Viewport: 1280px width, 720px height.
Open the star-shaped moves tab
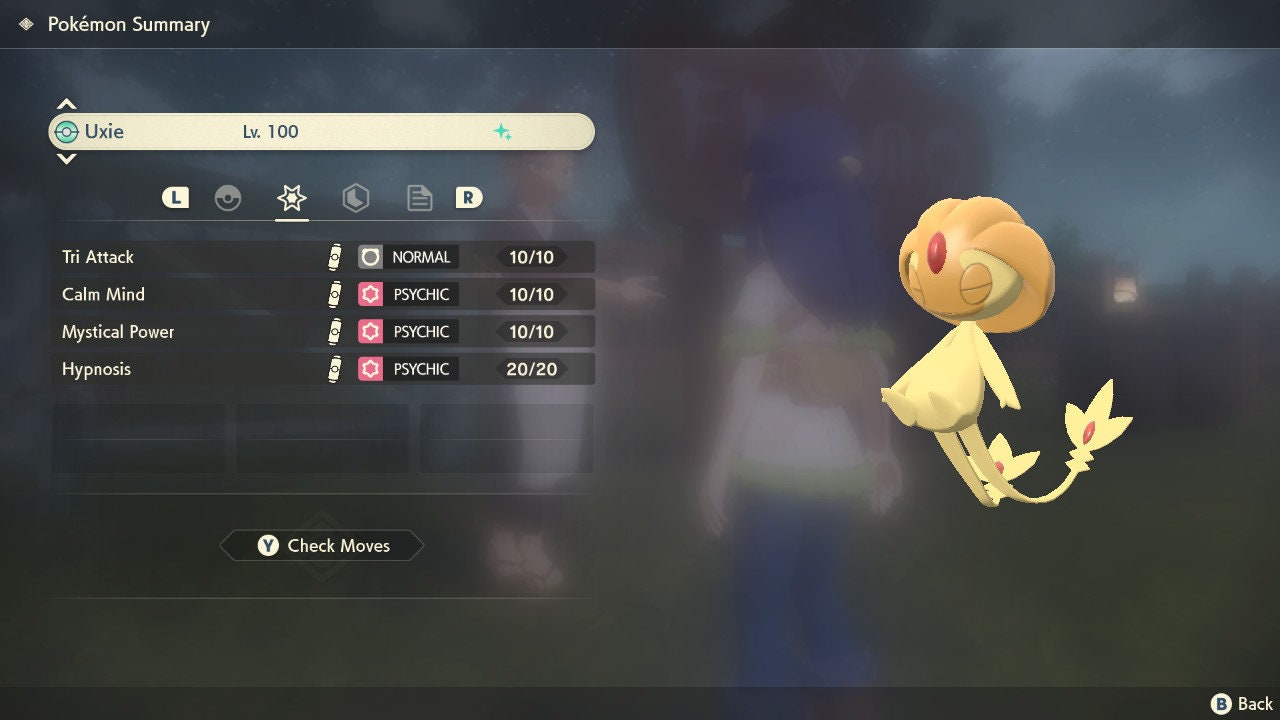(291, 198)
